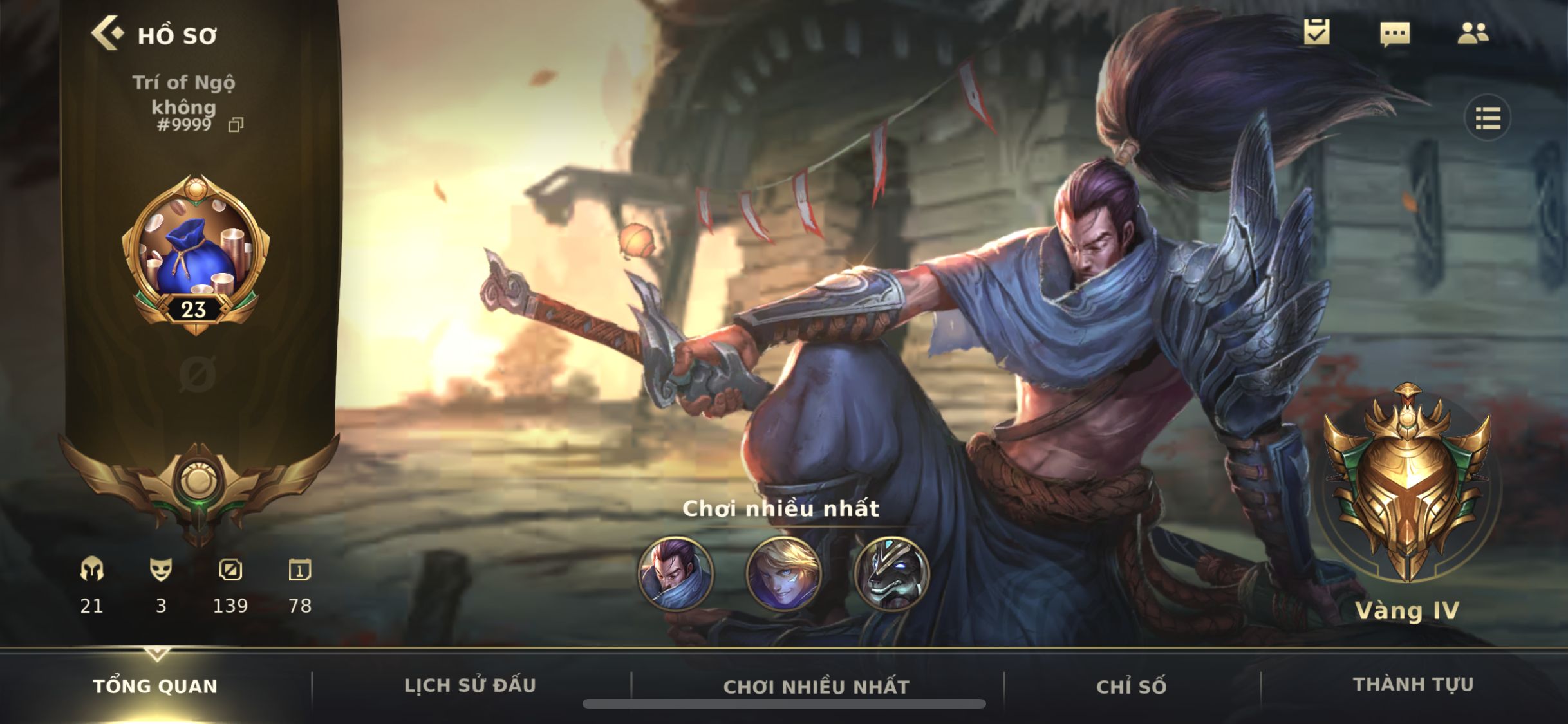Show the friends list icon
The width and height of the screenshot is (1568, 724).
tap(1473, 33)
